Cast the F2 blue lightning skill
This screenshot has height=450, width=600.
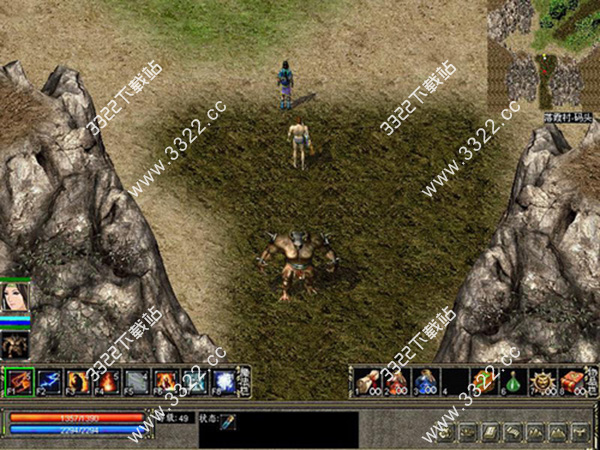(x=48, y=381)
